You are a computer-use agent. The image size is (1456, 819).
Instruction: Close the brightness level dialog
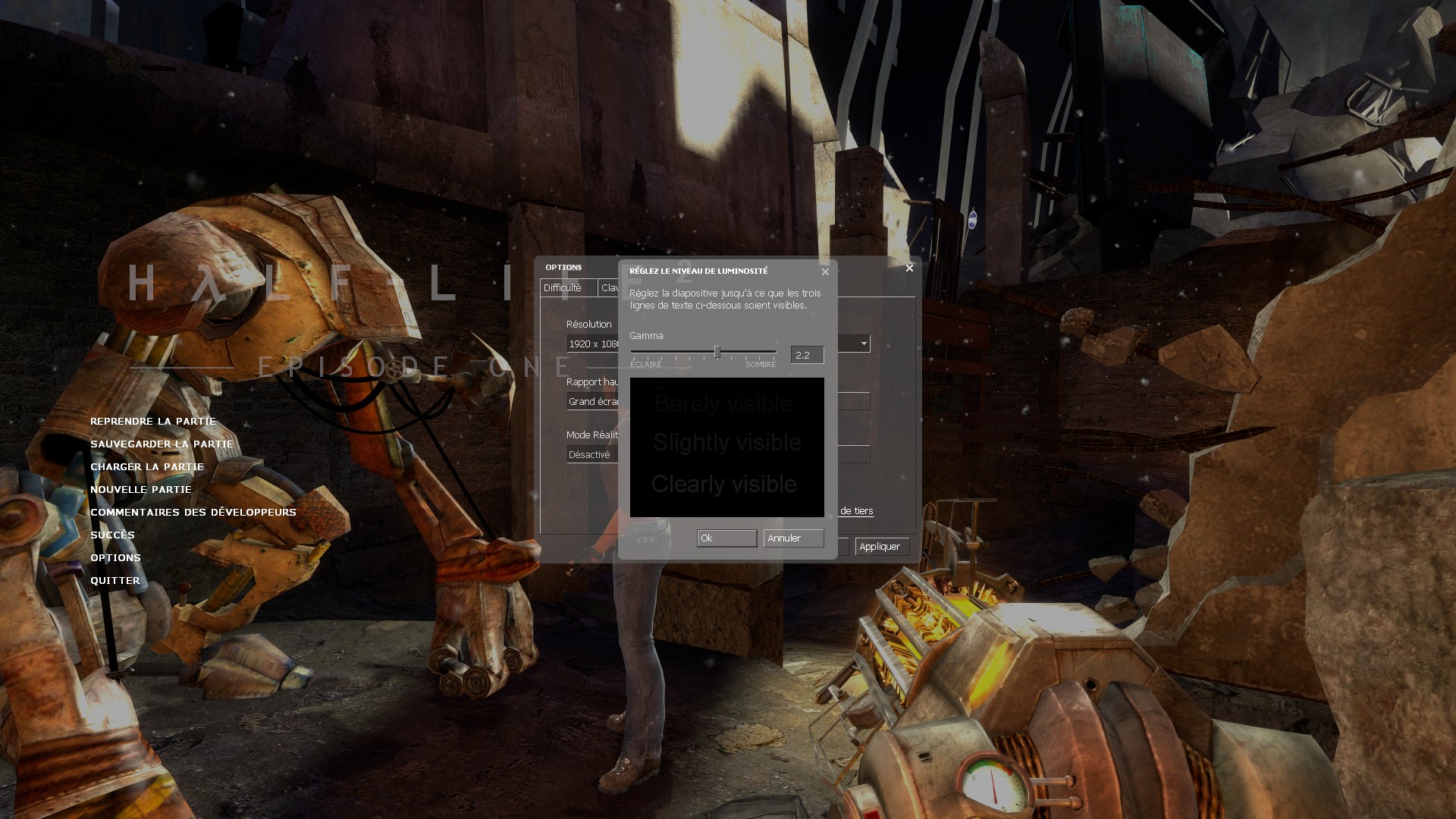(x=825, y=271)
